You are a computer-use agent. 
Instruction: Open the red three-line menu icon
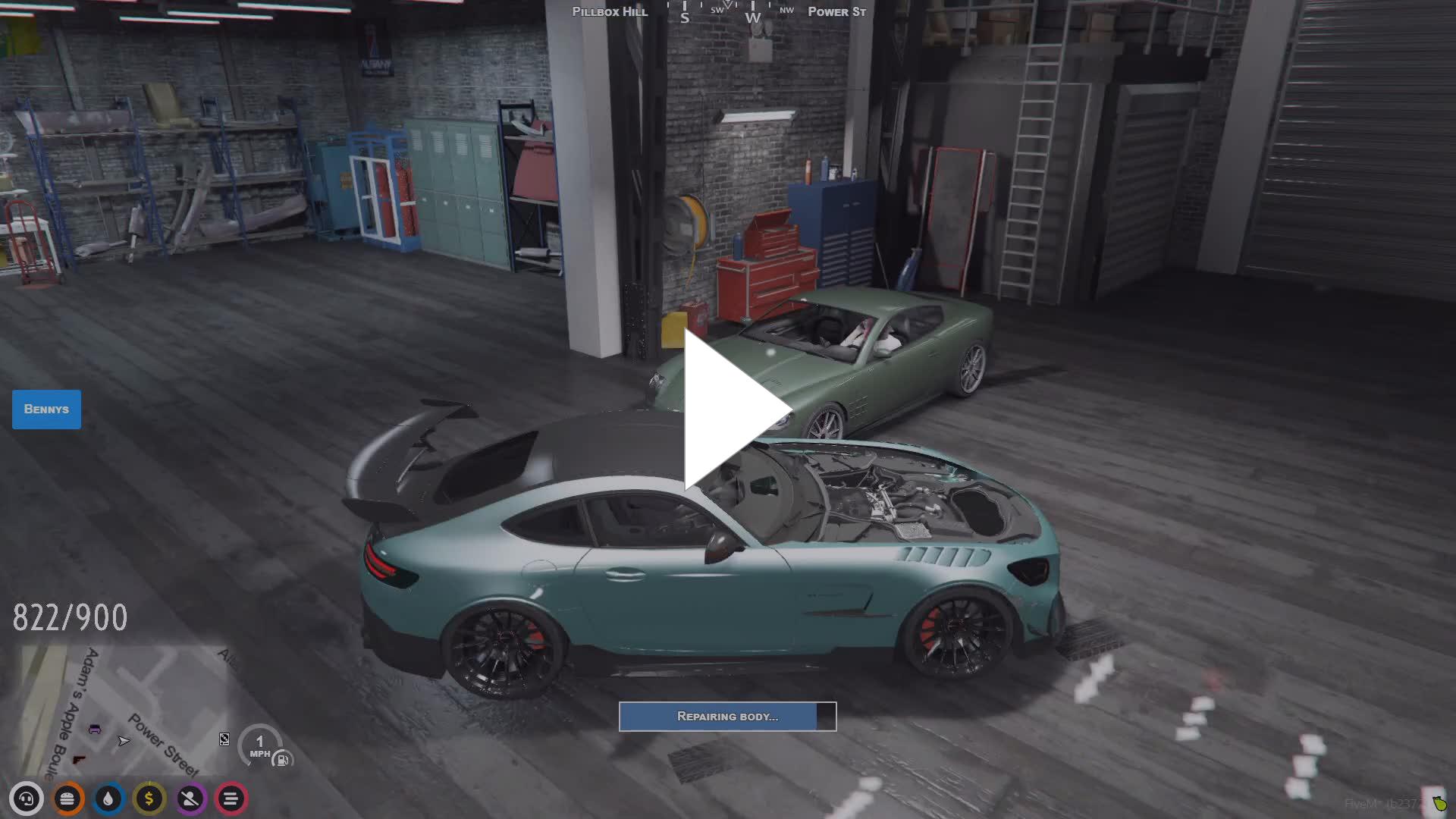point(231,799)
